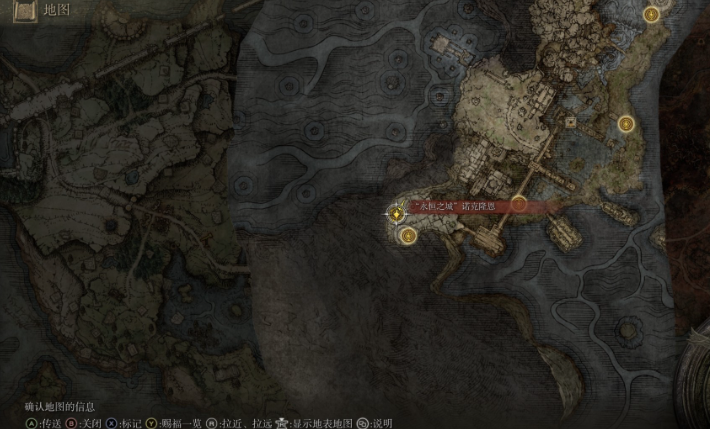Choose the grace marker directly below the cursor
This screenshot has height=429, width=710.
pyautogui.click(x=408, y=235)
